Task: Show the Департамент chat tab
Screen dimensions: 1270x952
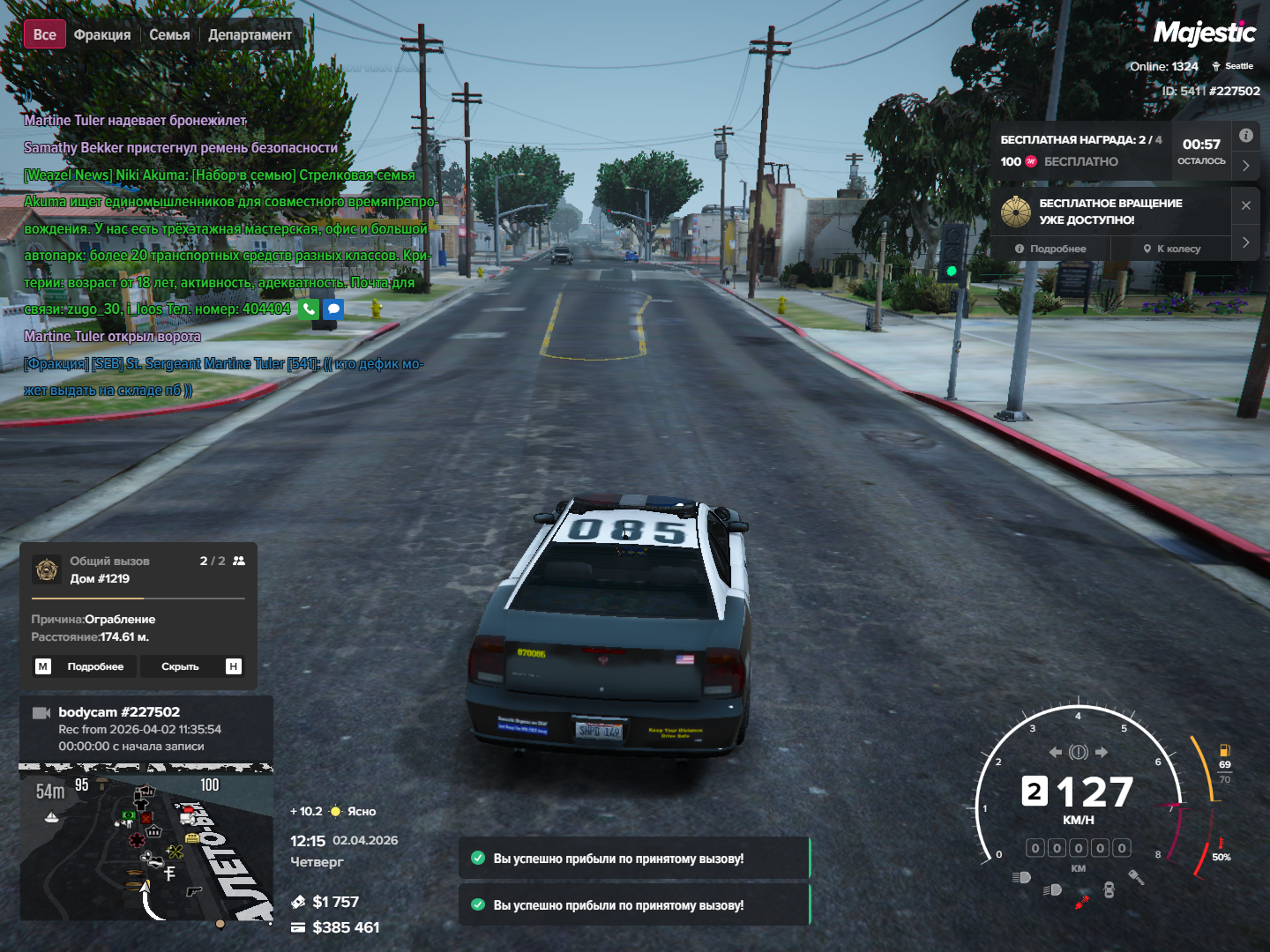Action: coord(250,34)
